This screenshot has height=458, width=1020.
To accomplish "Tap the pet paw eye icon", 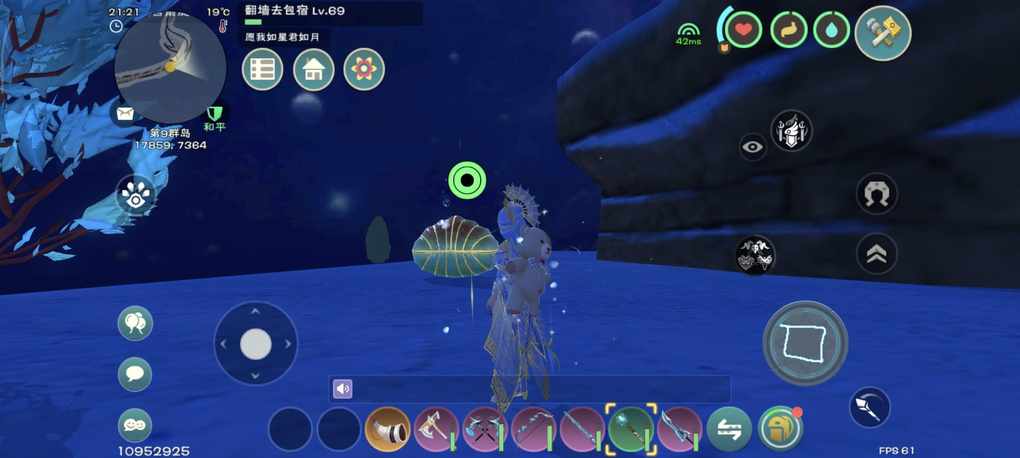I will [x=136, y=195].
